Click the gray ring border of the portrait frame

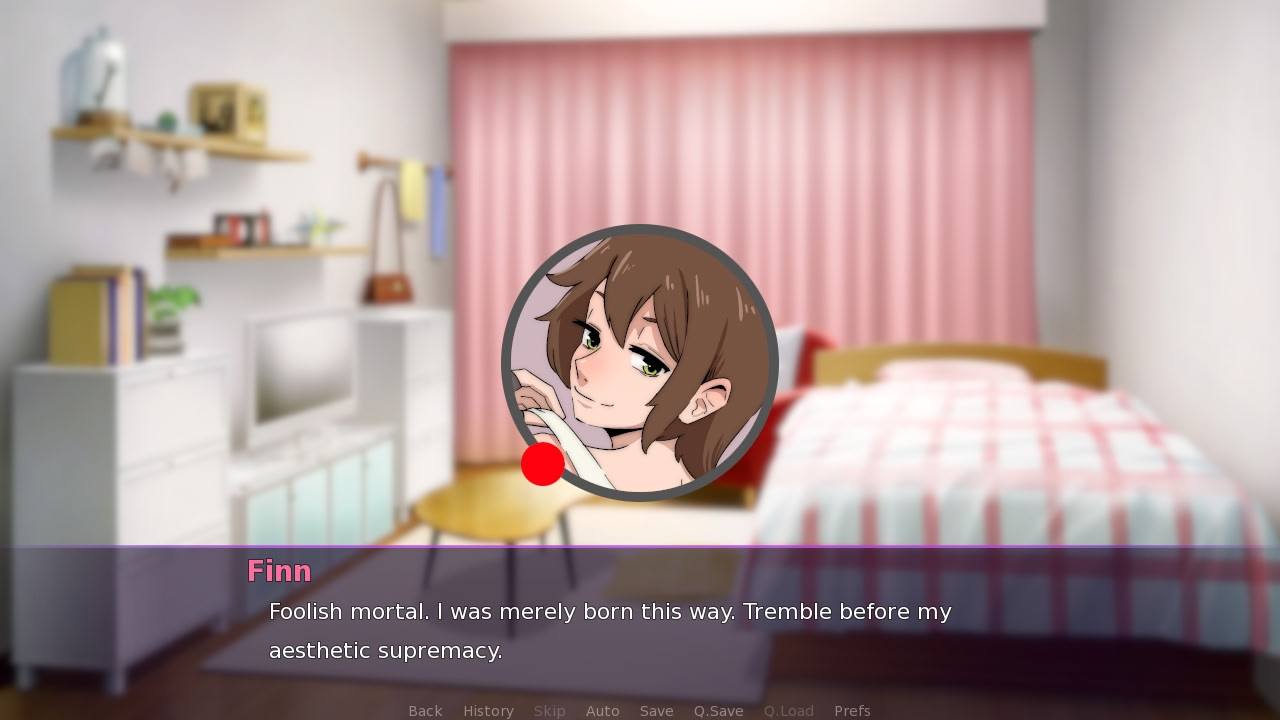pyautogui.click(x=640, y=230)
